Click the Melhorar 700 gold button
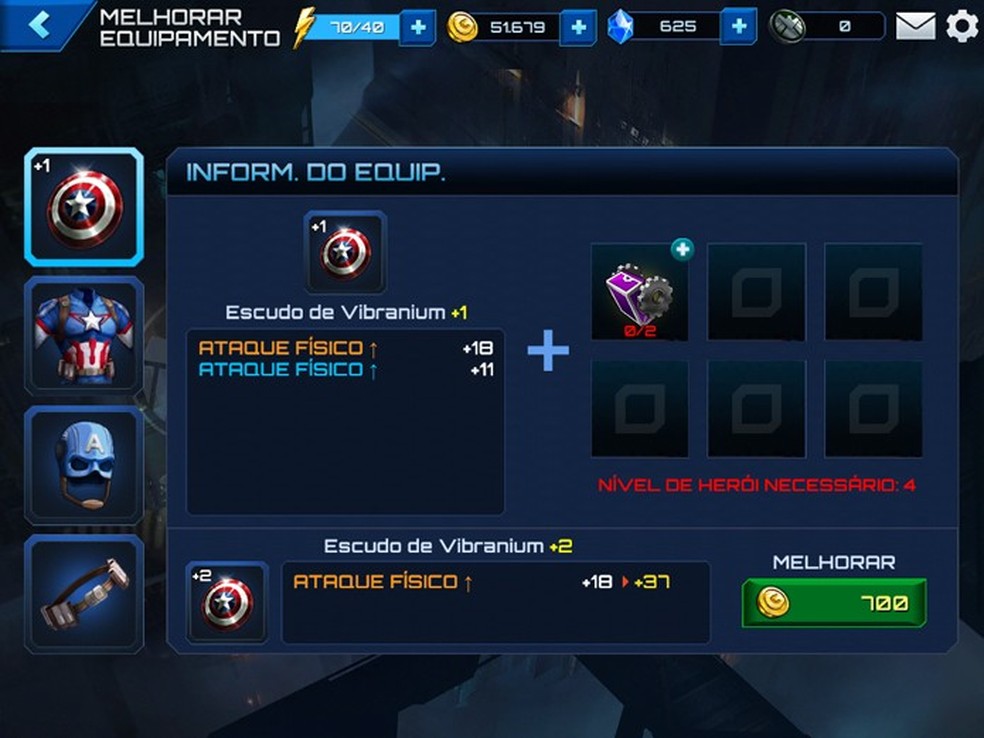Screen dimensions: 984x738 point(834,602)
